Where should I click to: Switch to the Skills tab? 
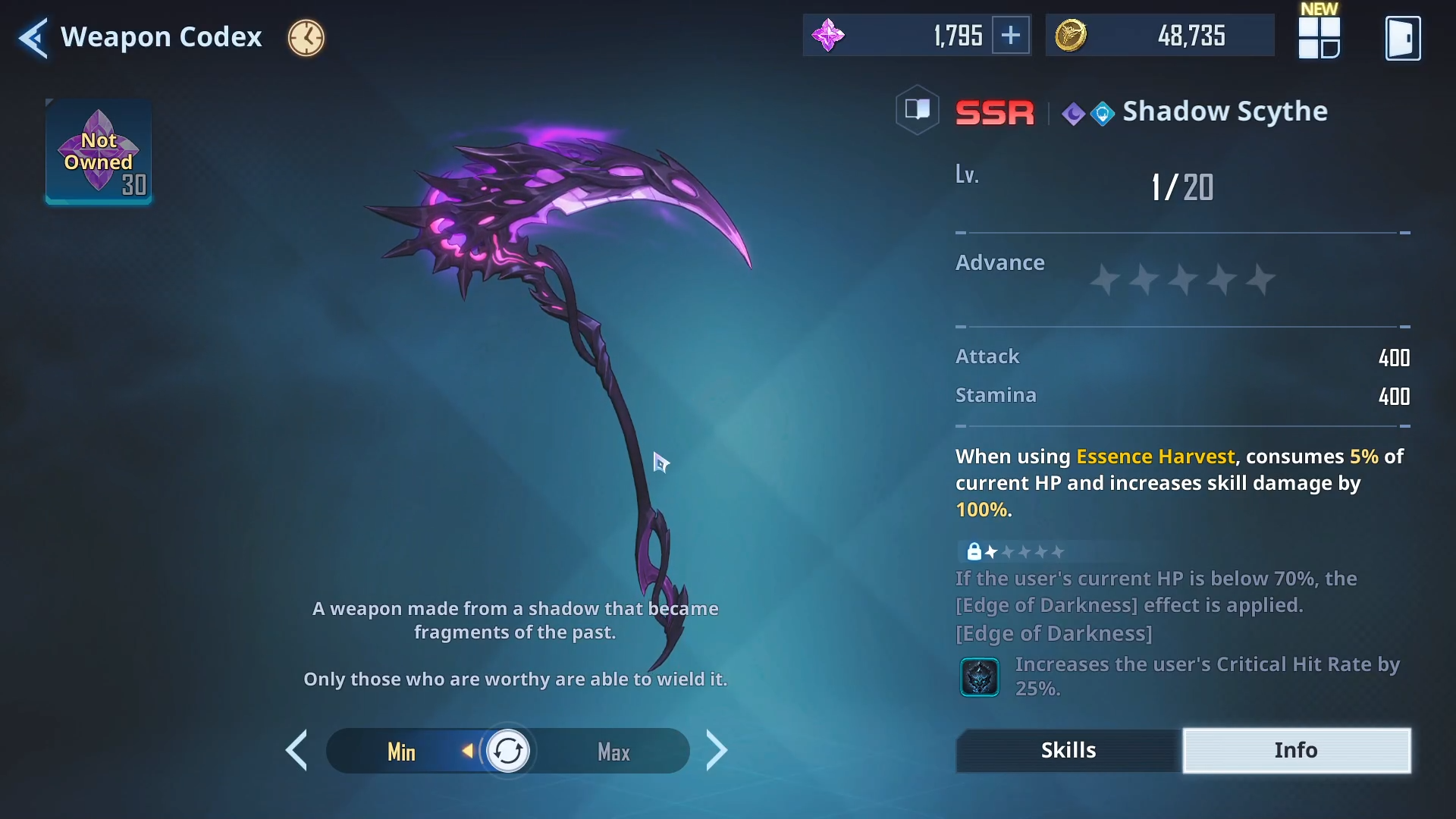1068,750
